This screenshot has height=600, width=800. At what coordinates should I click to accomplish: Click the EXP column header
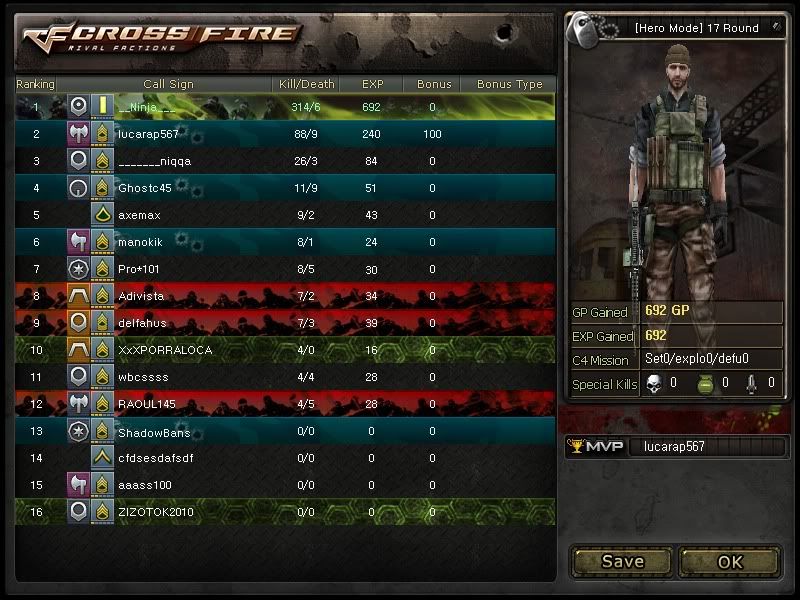372,84
